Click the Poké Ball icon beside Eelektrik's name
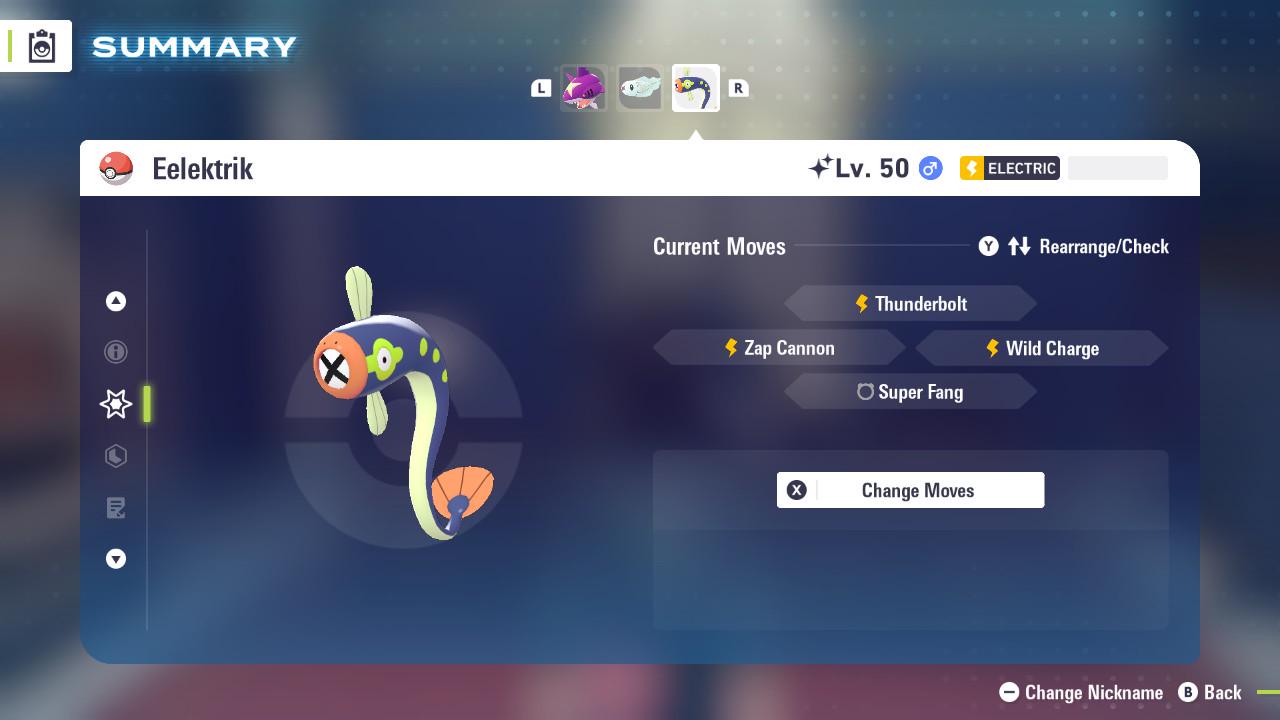The width and height of the screenshot is (1280, 720). pyautogui.click(x=116, y=168)
